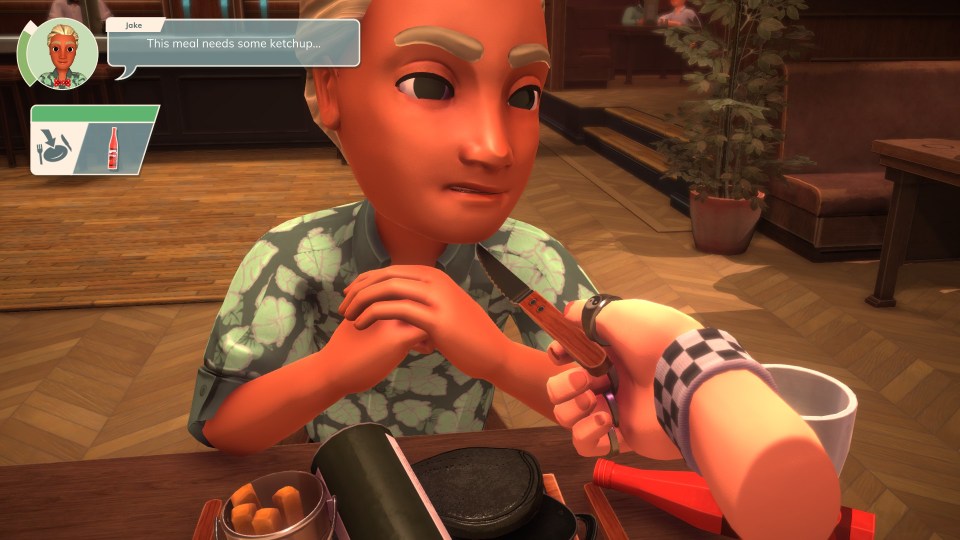
Task: Click Jake's customer portrait
Action: click(x=61, y=54)
